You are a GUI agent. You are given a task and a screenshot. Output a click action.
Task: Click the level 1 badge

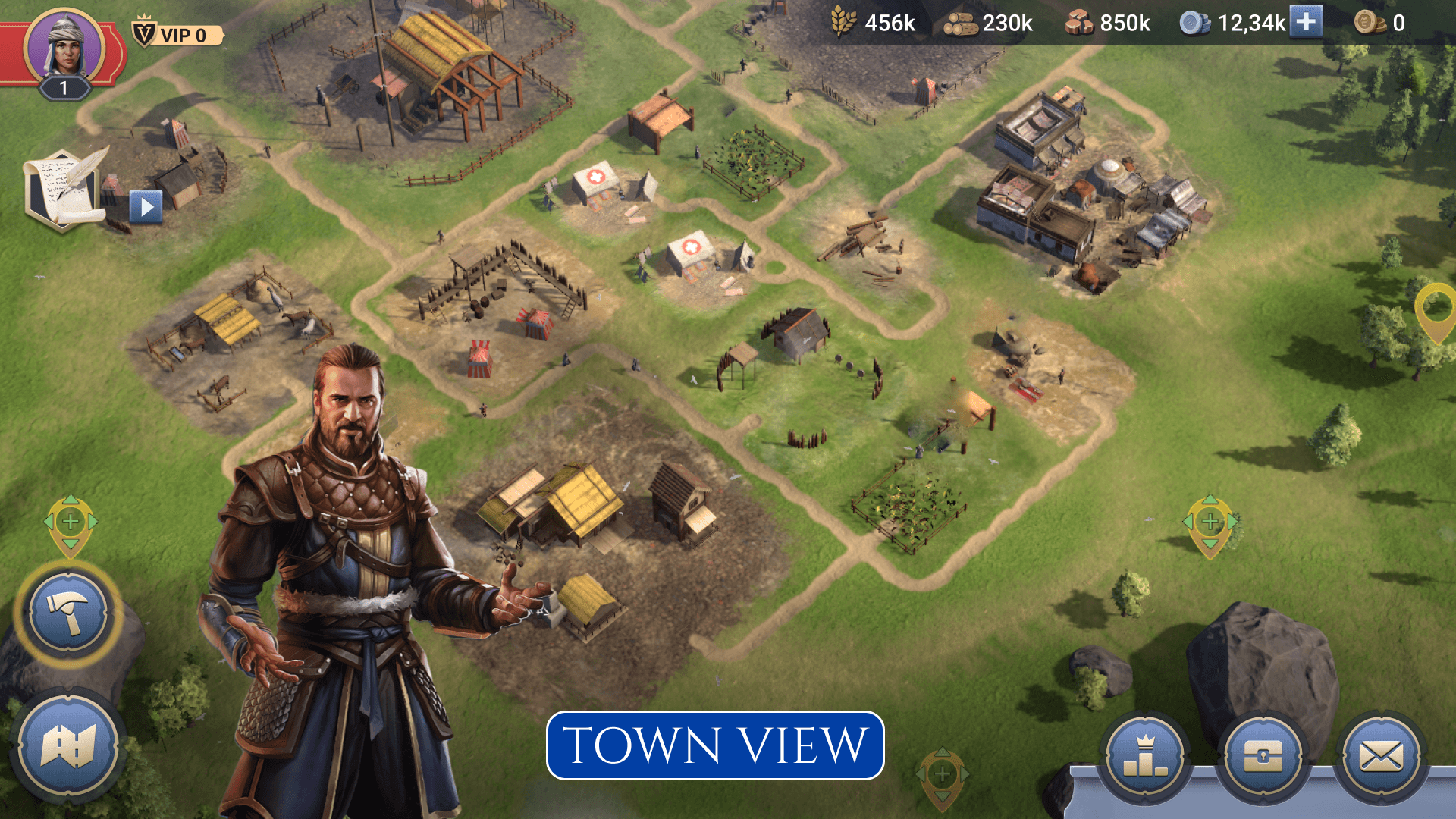[x=63, y=88]
